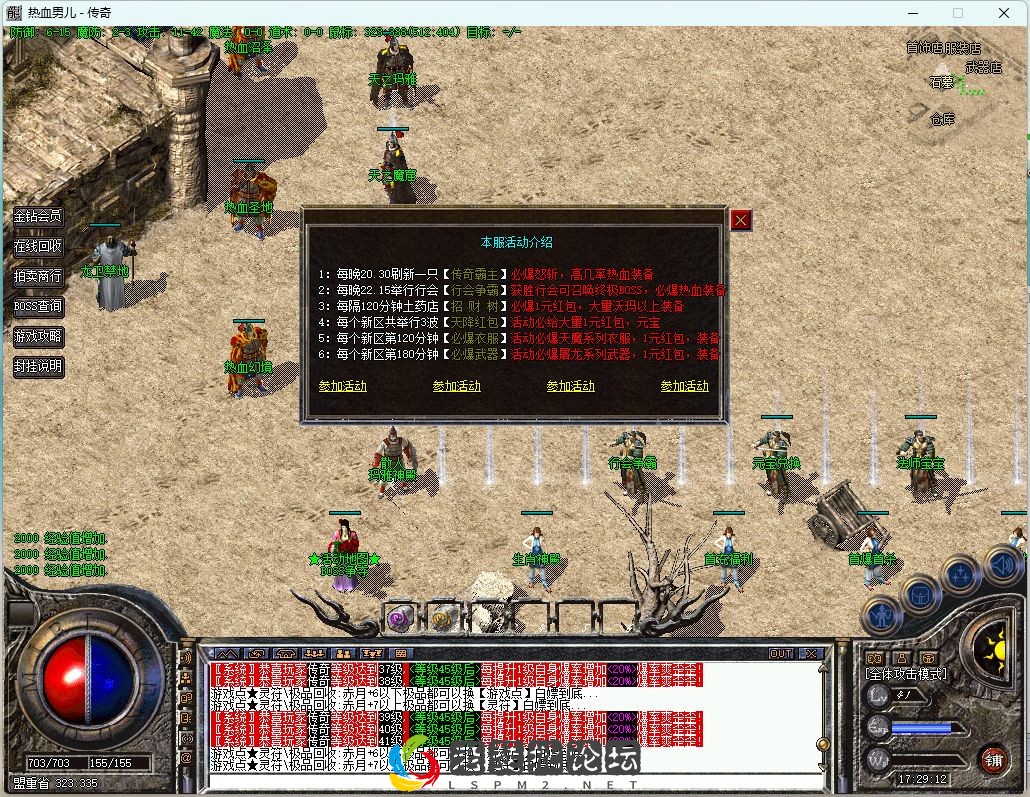Open the 拍卖商行 auction house
The width and height of the screenshot is (1030, 797).
[x=38, y=276]
